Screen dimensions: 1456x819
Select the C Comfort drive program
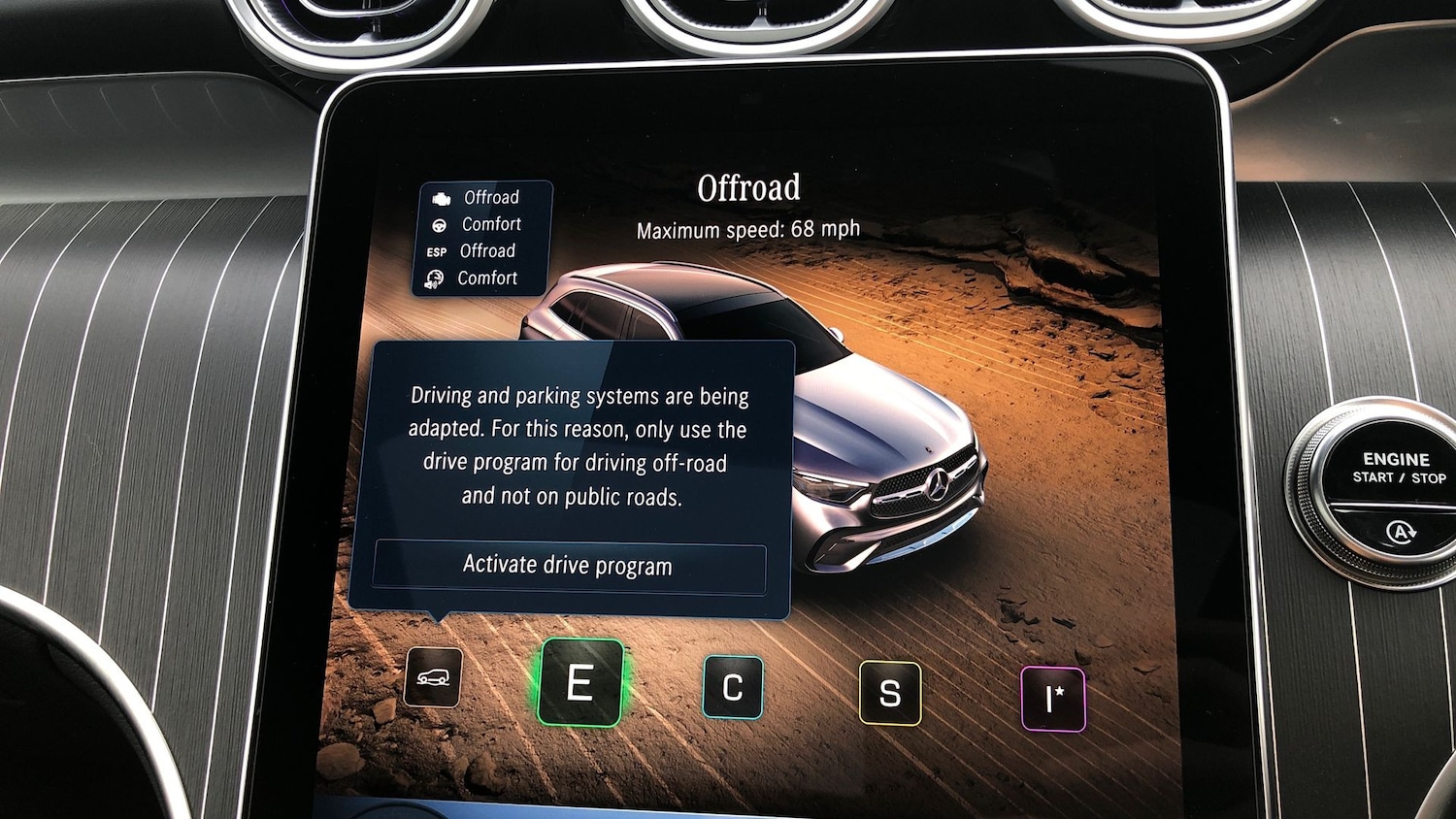(x=734, y=688)
